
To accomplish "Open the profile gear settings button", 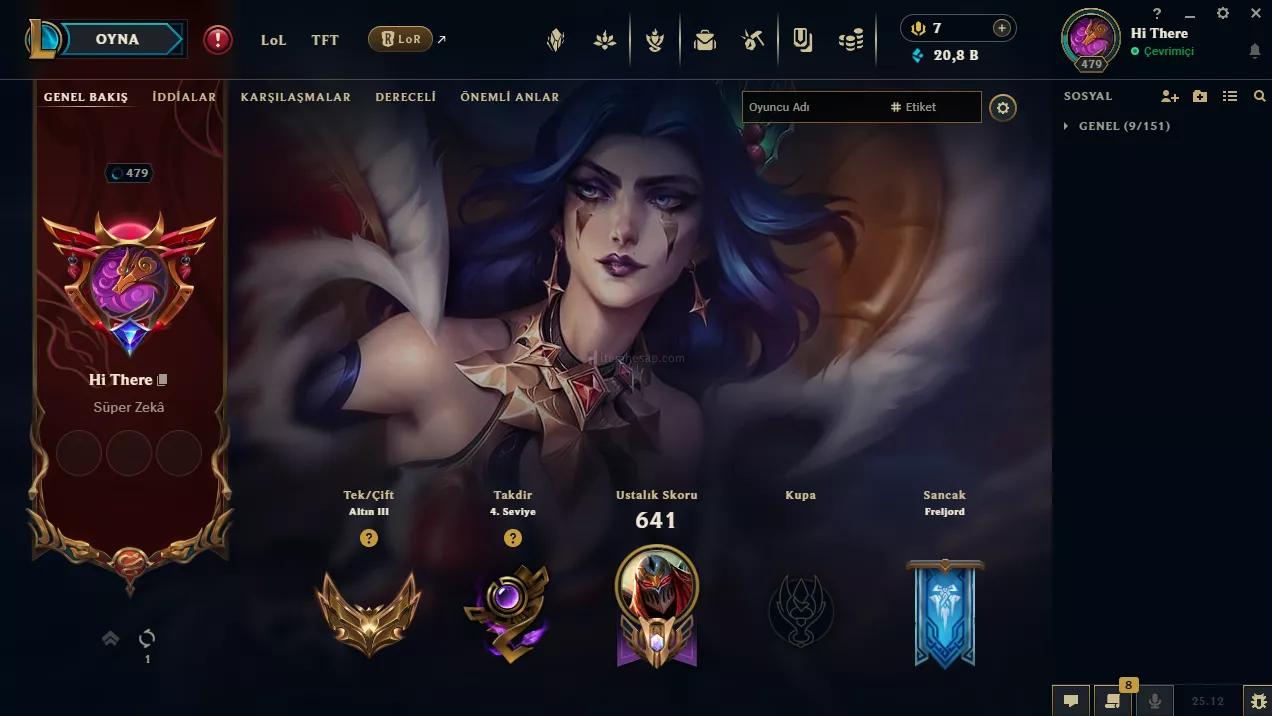I will [x=1003, y=108].
